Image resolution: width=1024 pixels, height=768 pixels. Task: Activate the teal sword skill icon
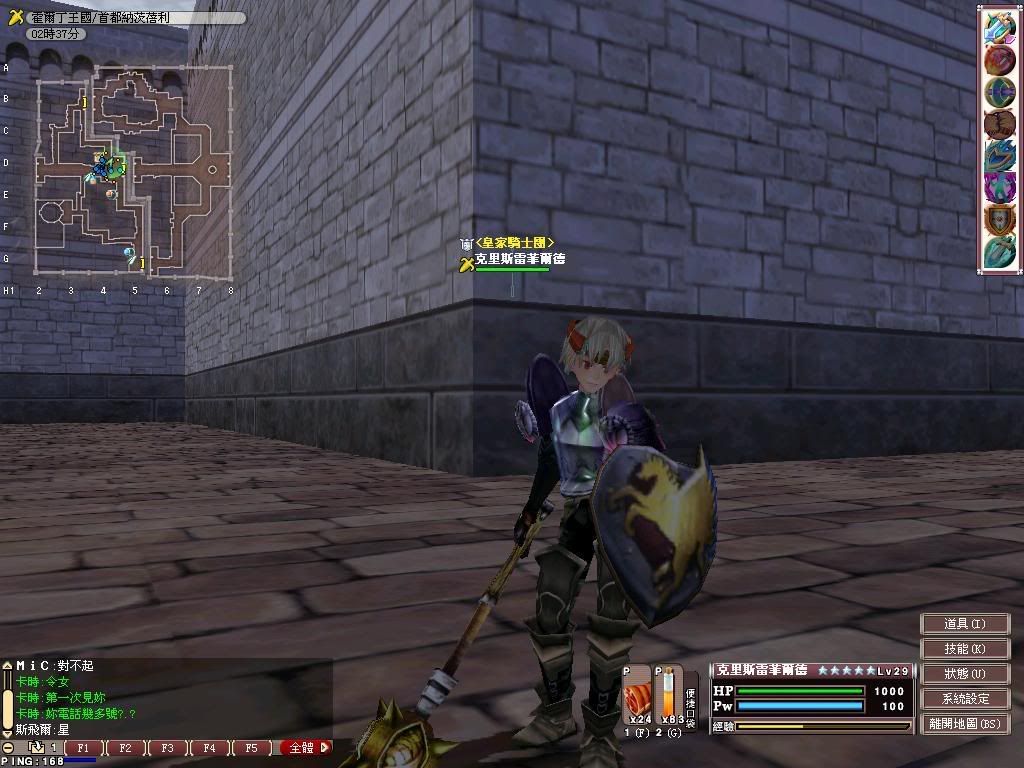(1000, 252)
